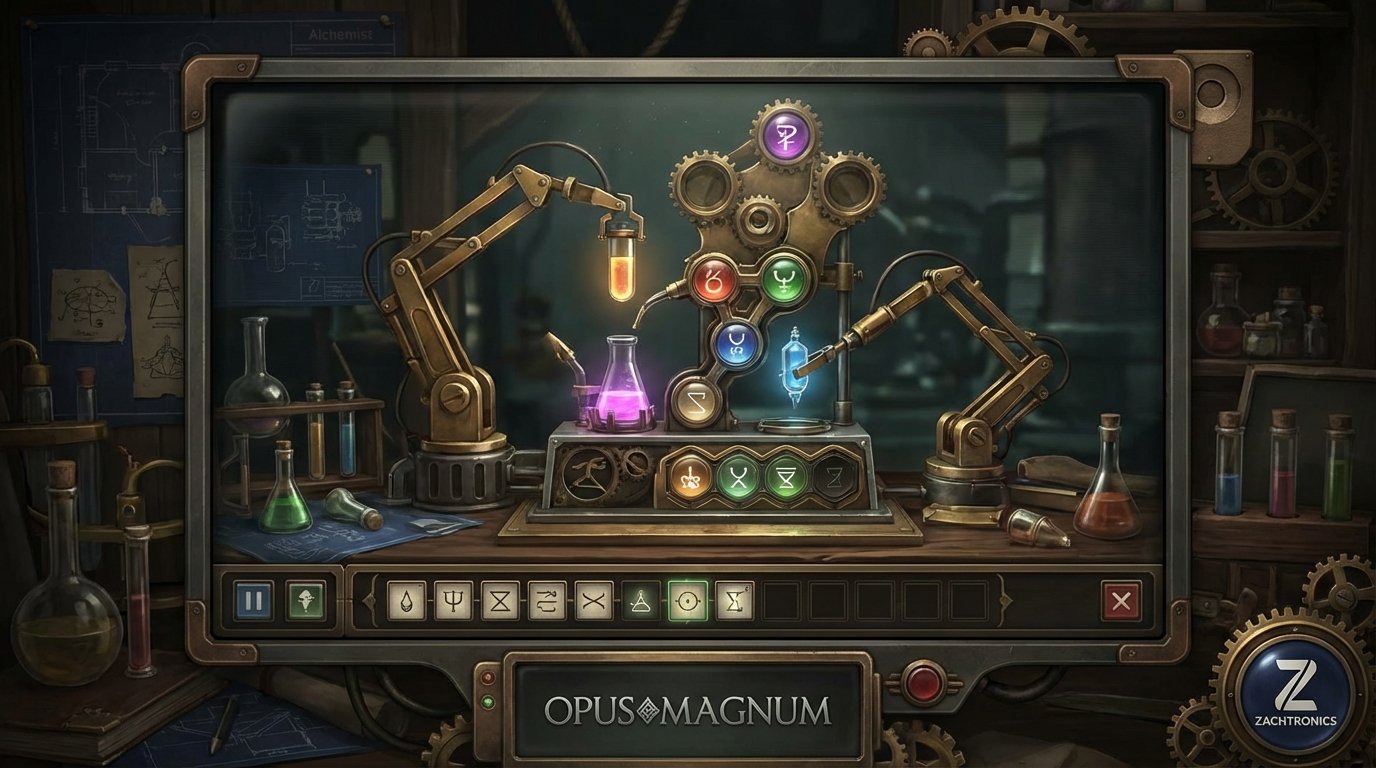Expand the toolbar using the right chevron divider
The height and width of the screenshot is (768, 1376).
[1004, 600]
